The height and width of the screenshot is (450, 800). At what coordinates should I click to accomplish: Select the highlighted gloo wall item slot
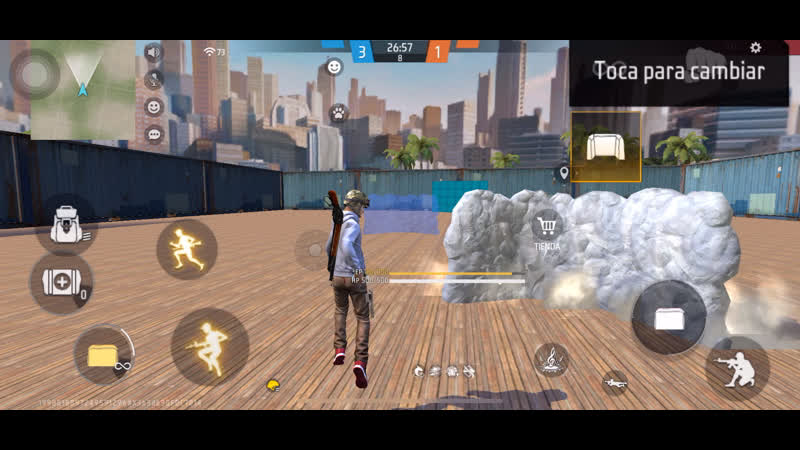point(606,146)
